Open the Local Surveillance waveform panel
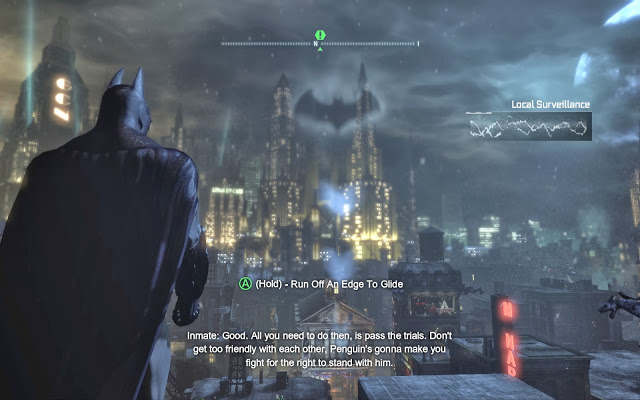 [528, 126]
